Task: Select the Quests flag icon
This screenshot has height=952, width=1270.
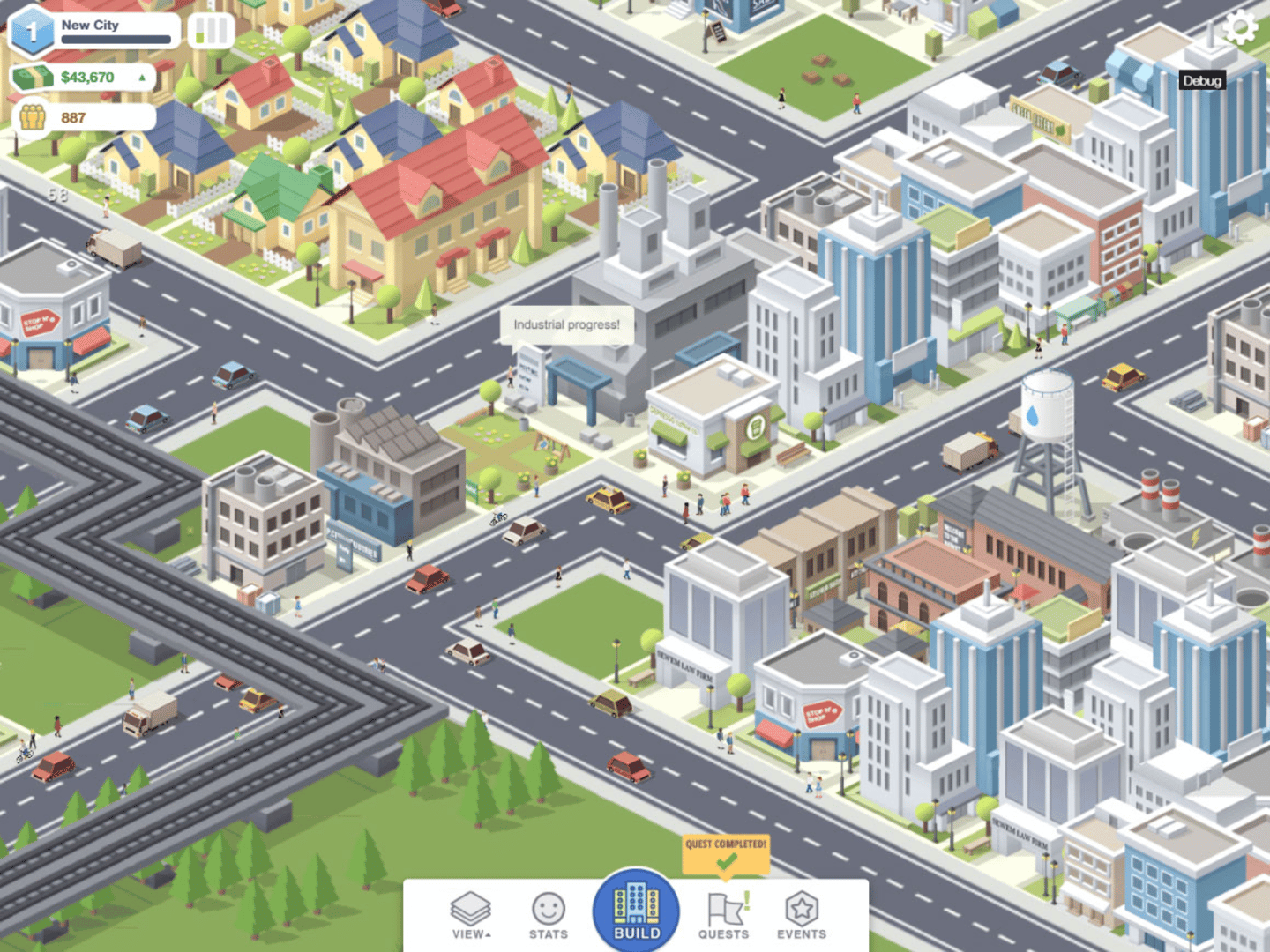Action: click(x=723, y=908)
